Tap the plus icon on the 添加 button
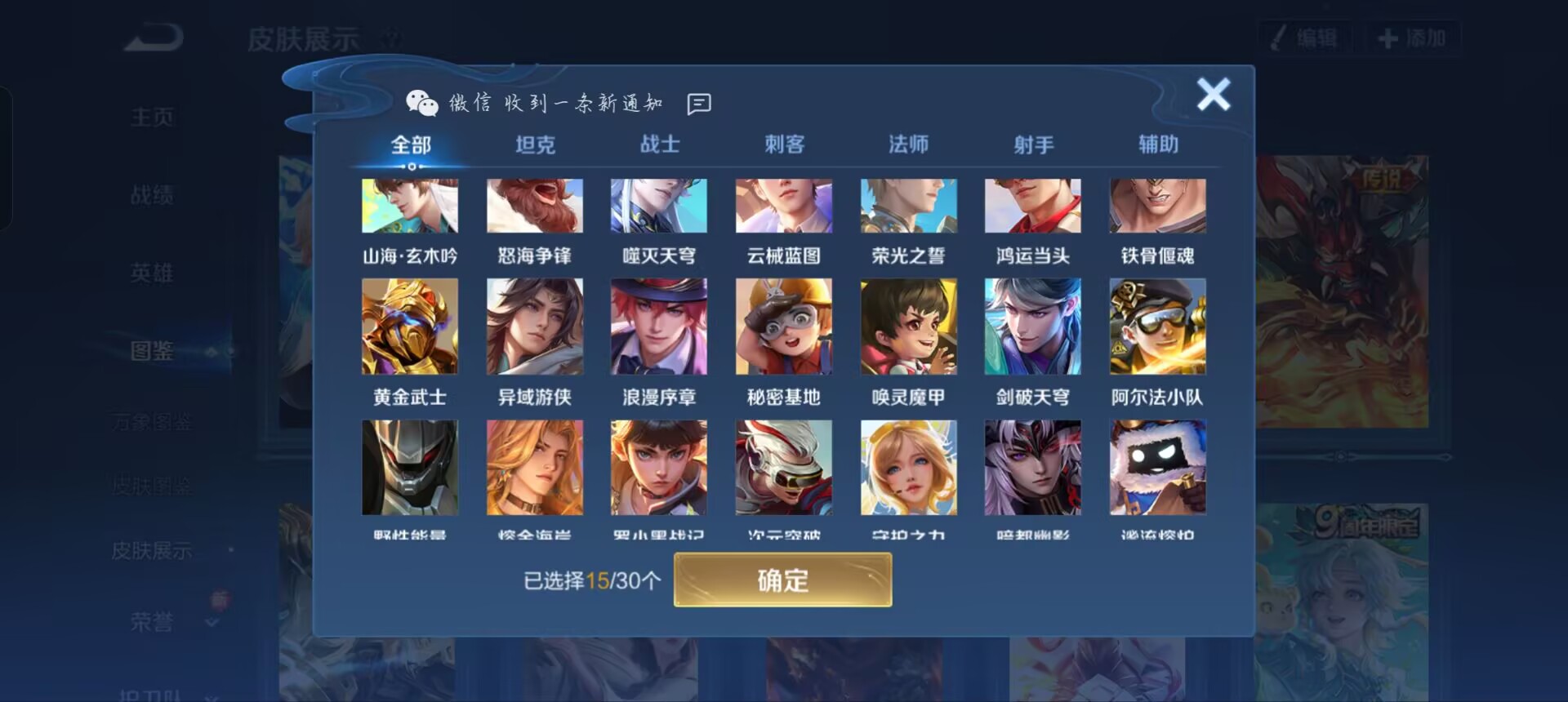The height and width of the screenshot is (702, 1568). (x=1388, y=37)
